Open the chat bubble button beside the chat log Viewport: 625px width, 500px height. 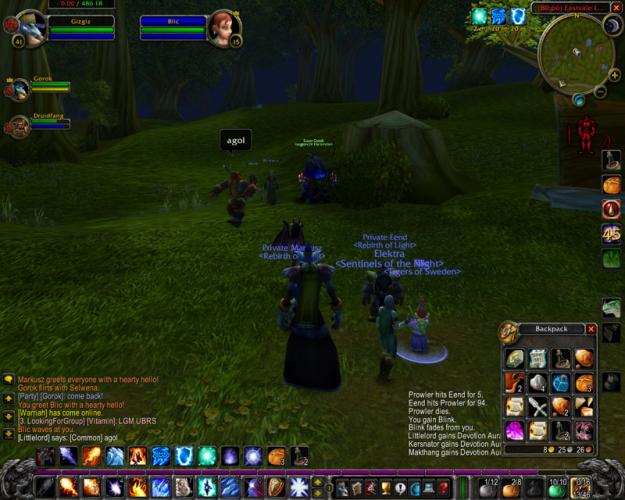coord(8,380)
